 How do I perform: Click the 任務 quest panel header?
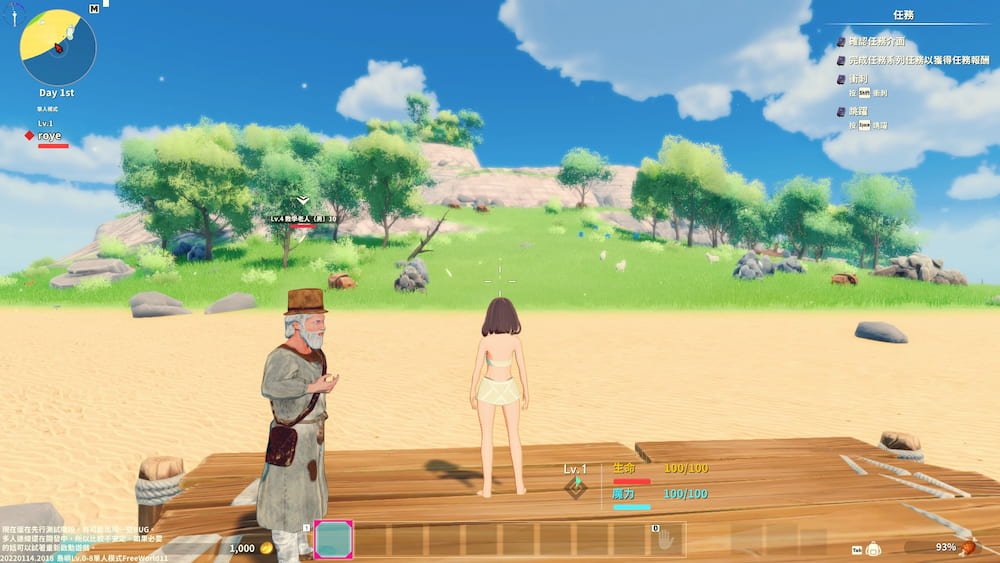[x=902, y=16]
